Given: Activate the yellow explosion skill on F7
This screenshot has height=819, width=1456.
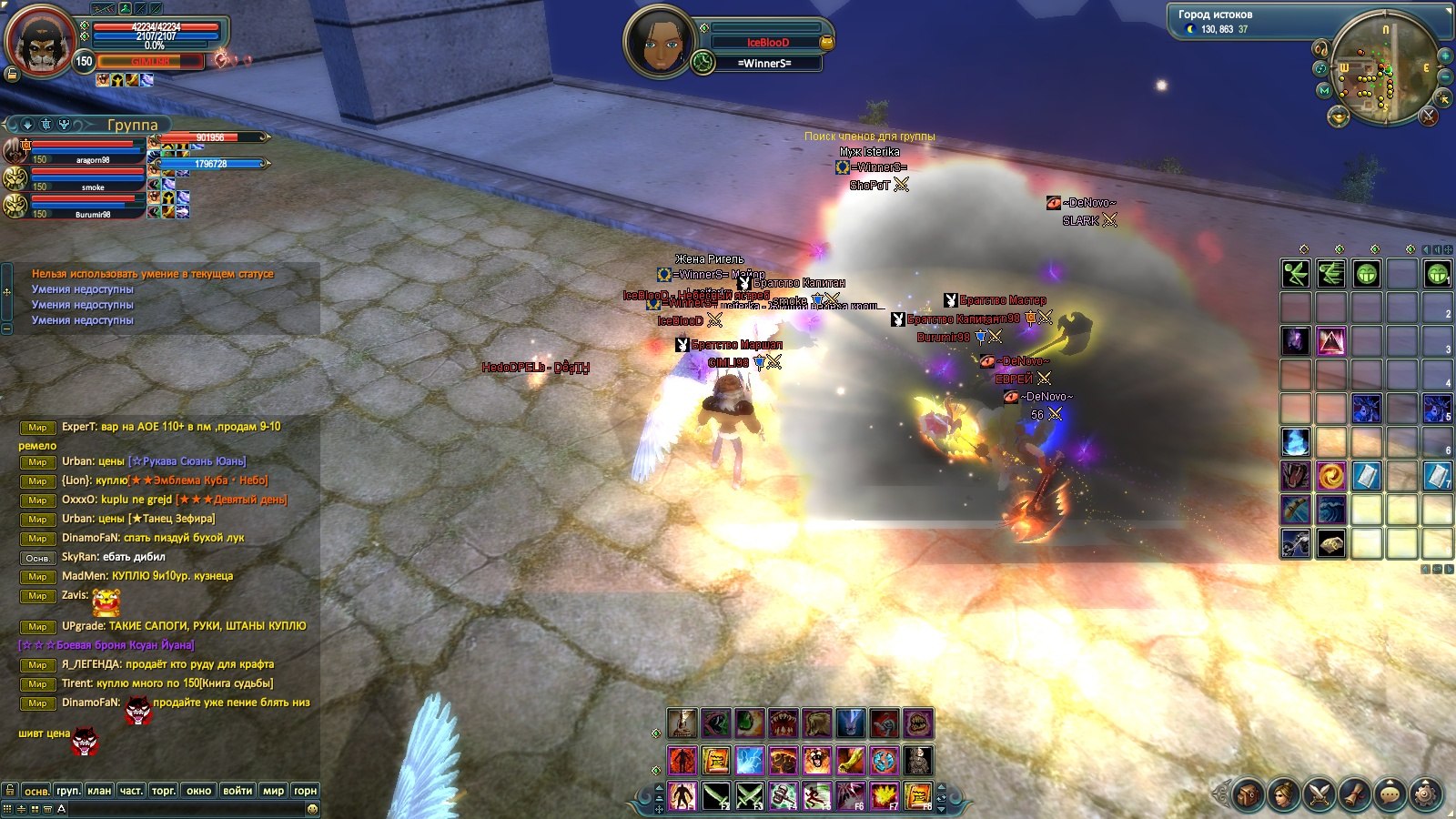Looking at the screenshot, I should tap(884, 795).
